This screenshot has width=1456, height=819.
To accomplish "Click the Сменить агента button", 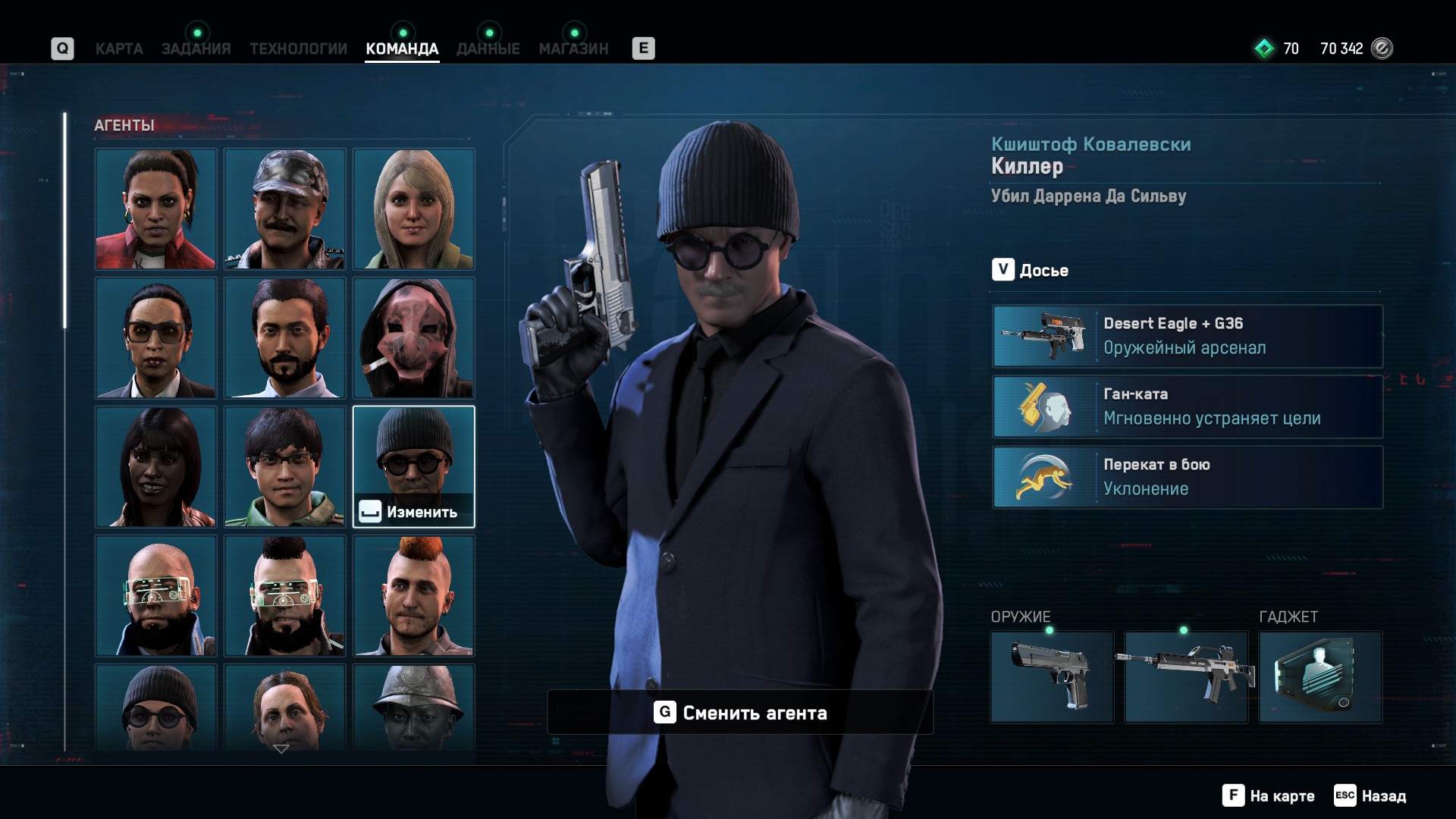I will pos(740,712).
